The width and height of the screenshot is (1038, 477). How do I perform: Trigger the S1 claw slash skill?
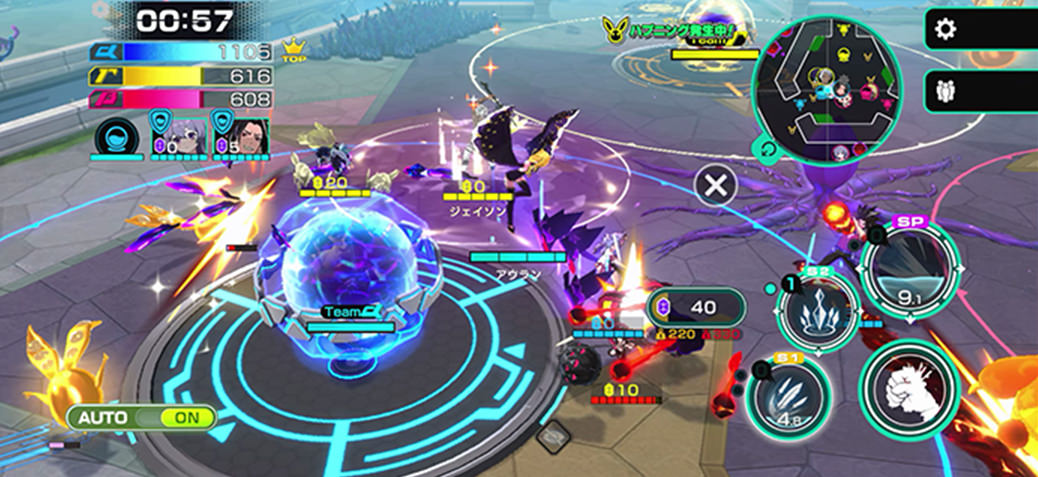(788, 395)
